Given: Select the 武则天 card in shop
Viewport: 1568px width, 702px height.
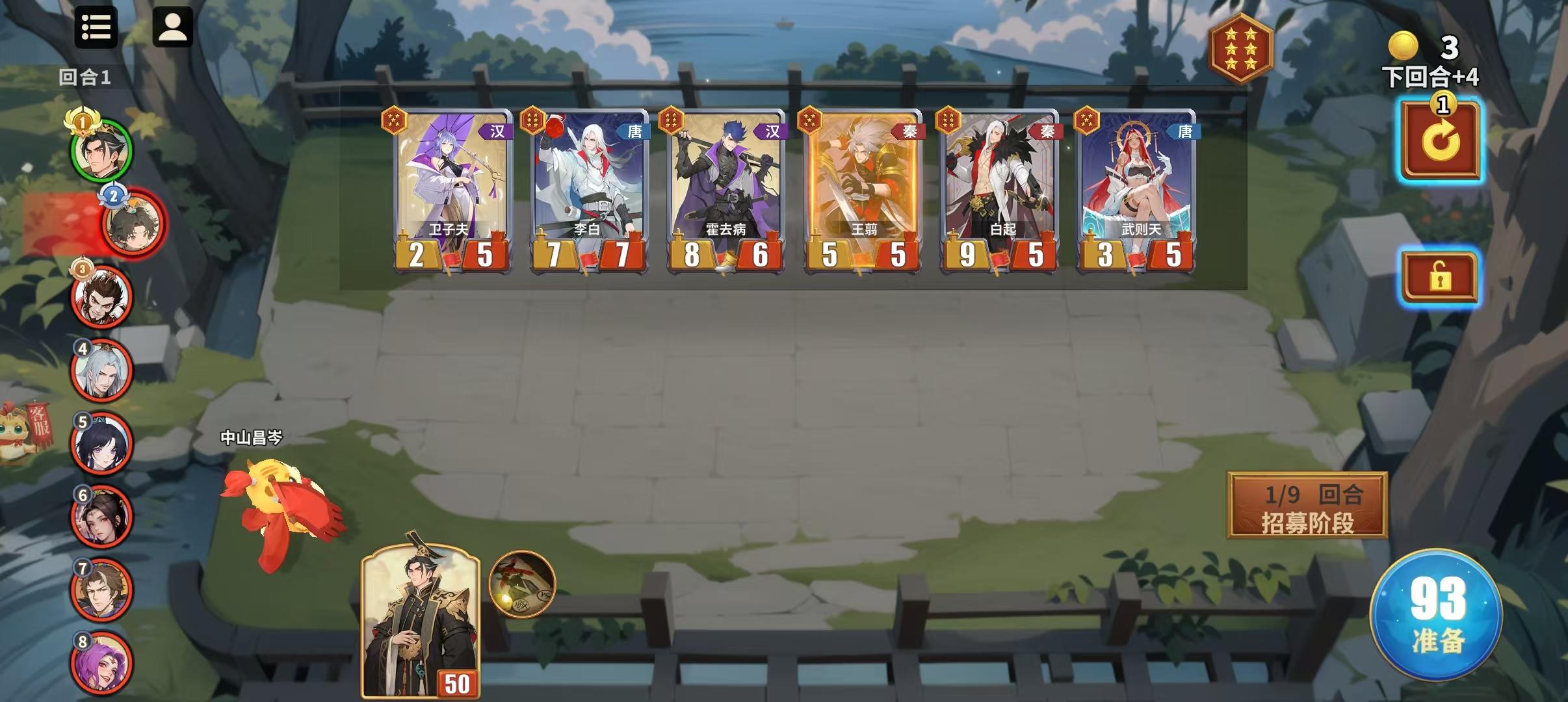Looking at the screenshot, I should point(1136,188).
